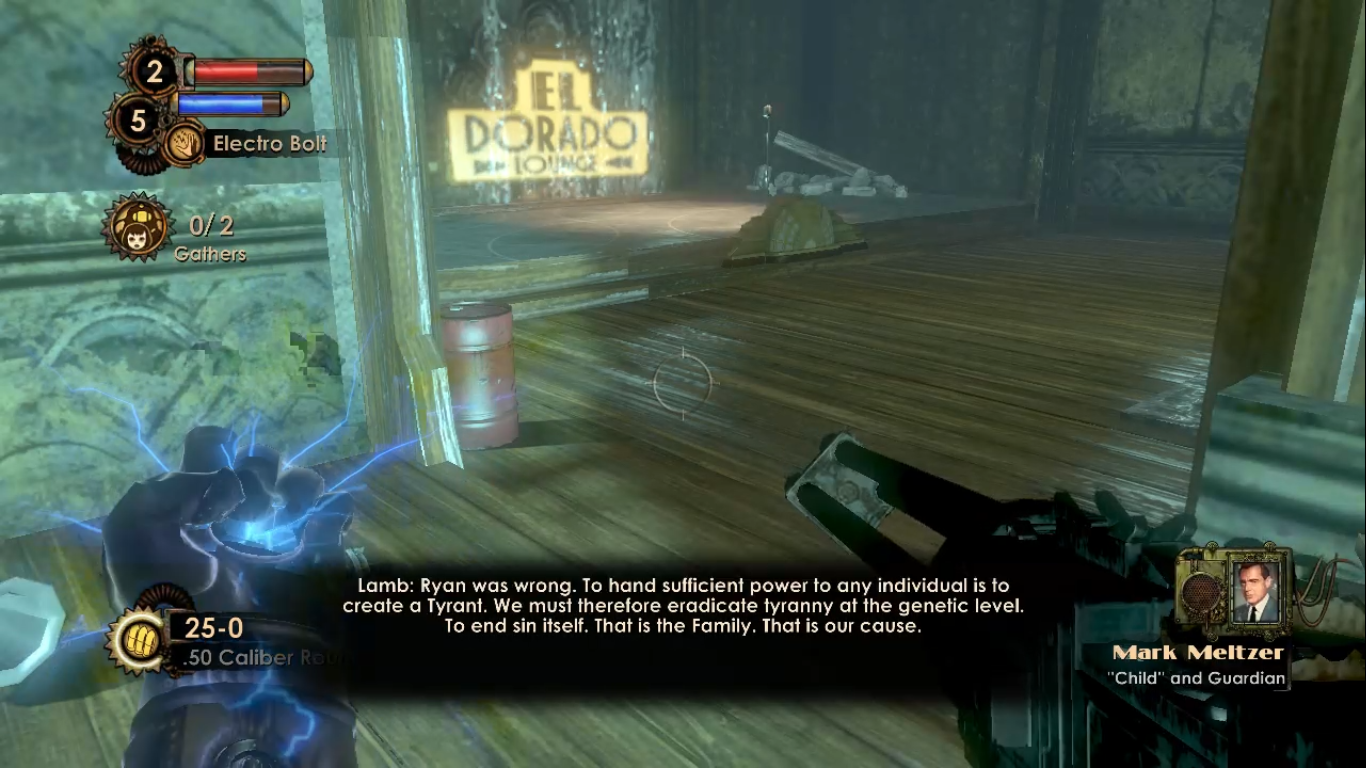
Task: Click the EVE hypo count gear
Action: coord(138,122)
